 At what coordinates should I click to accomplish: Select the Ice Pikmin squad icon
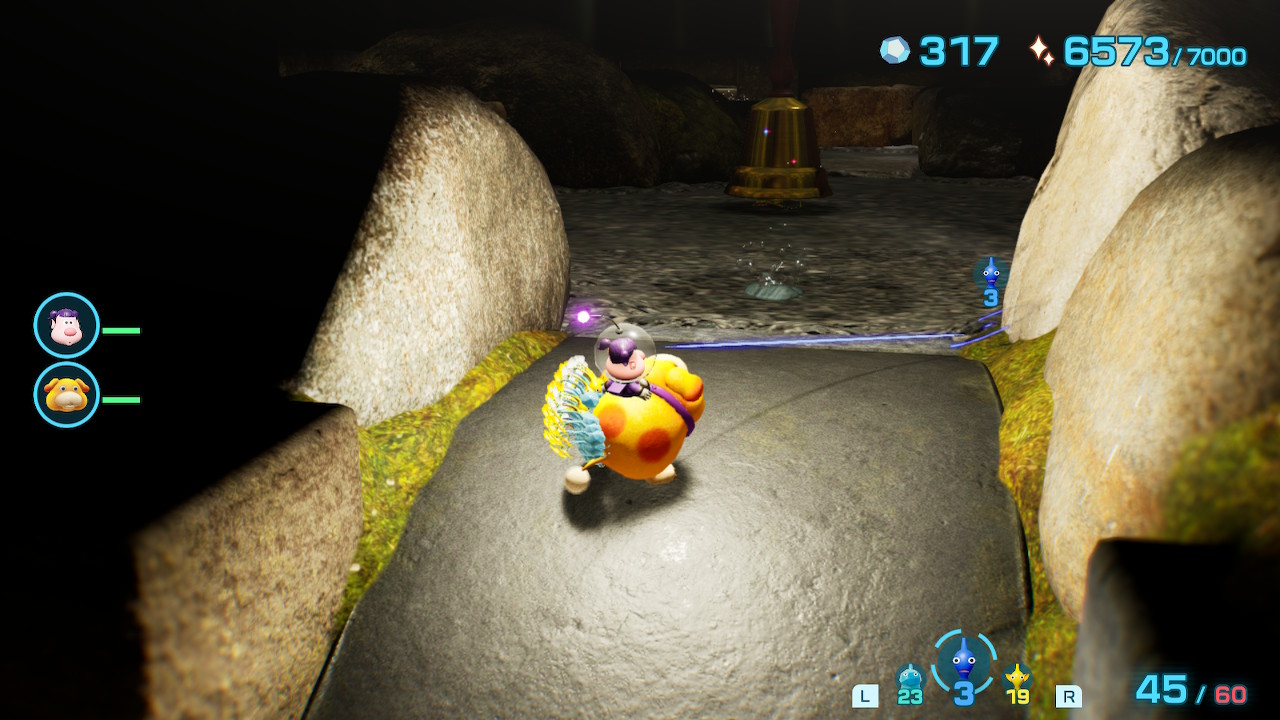click(x=909, y=679)
